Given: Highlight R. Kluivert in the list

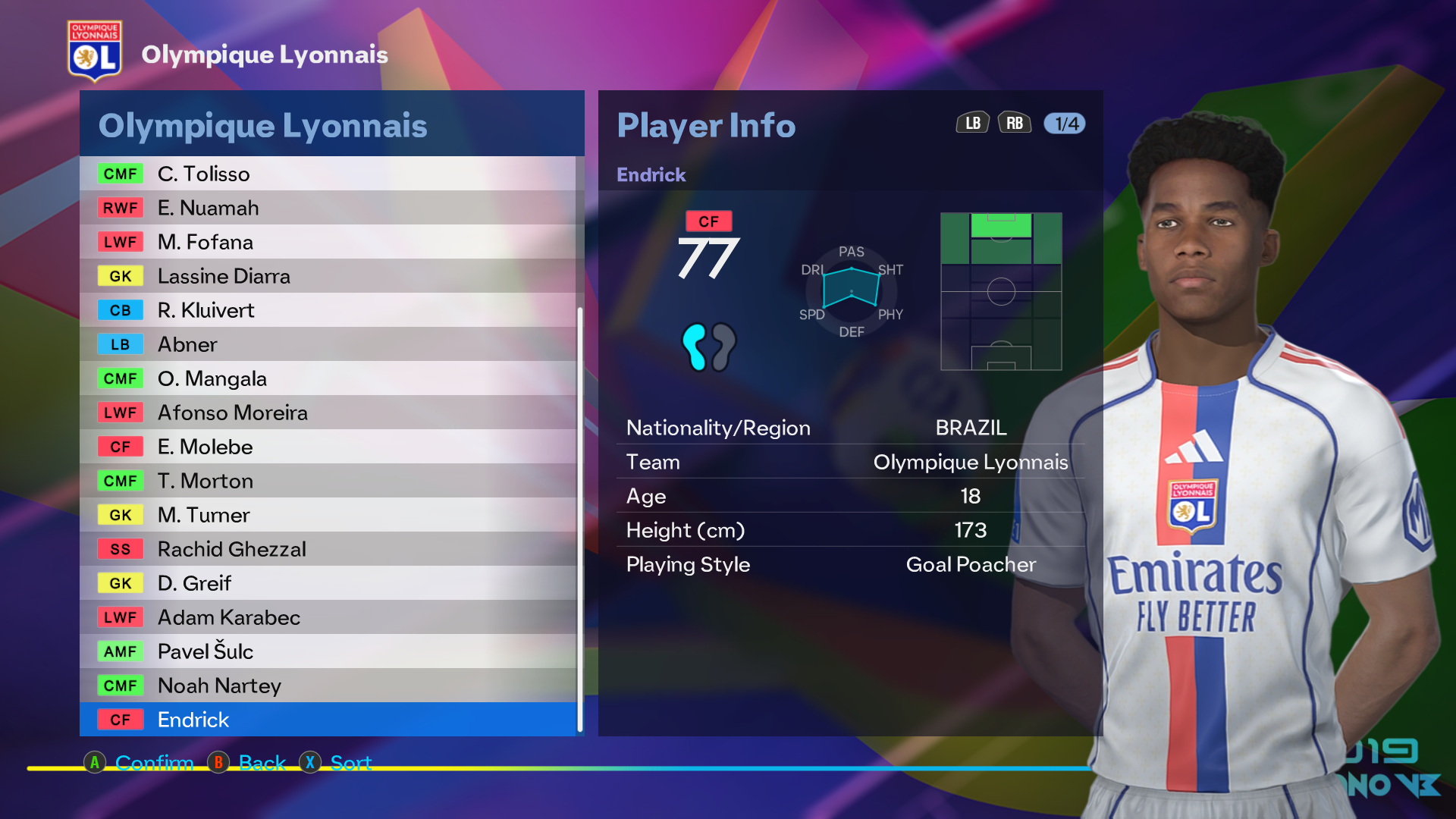Looking at the screenshot, I should (x=328, y=310).
